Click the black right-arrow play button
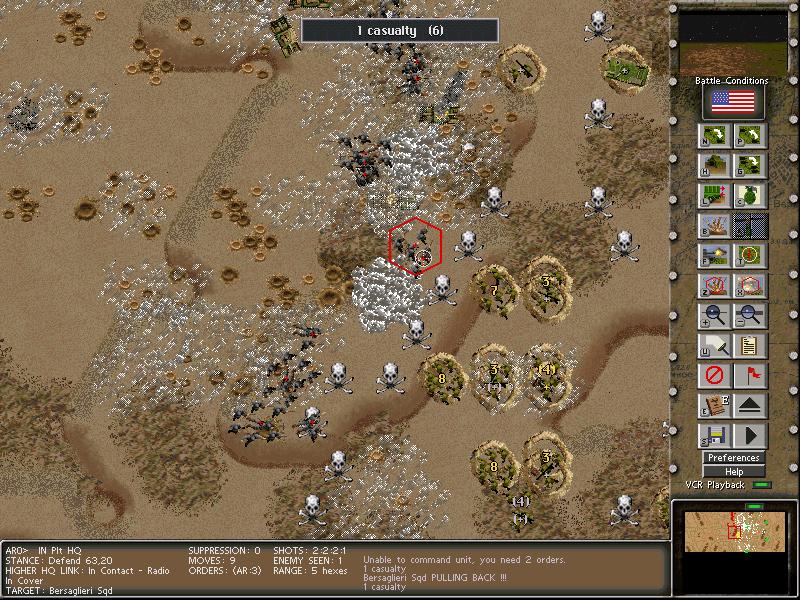The image size is (800, 600). [750, 437]
